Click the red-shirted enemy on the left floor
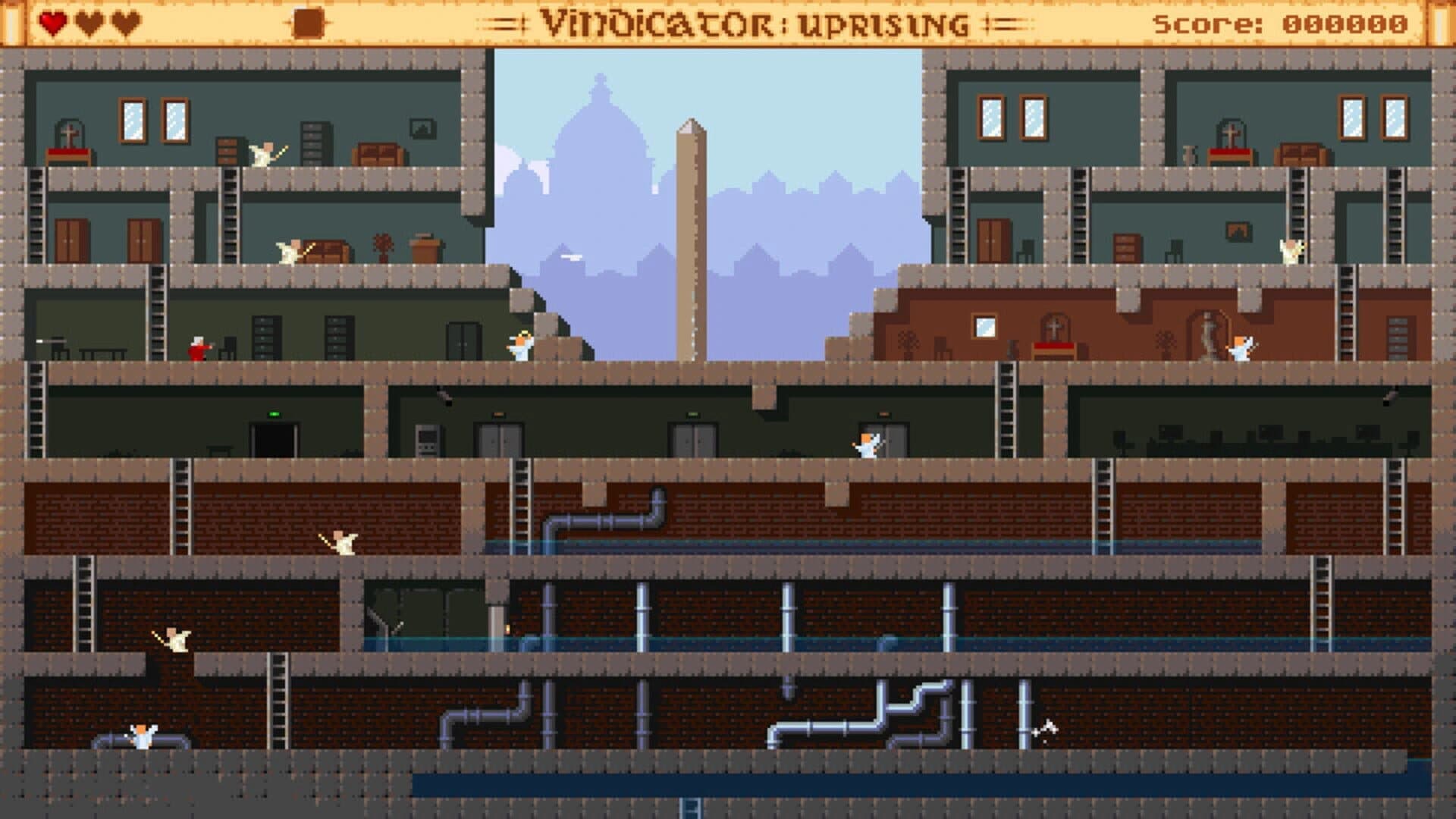 [199, 349]
